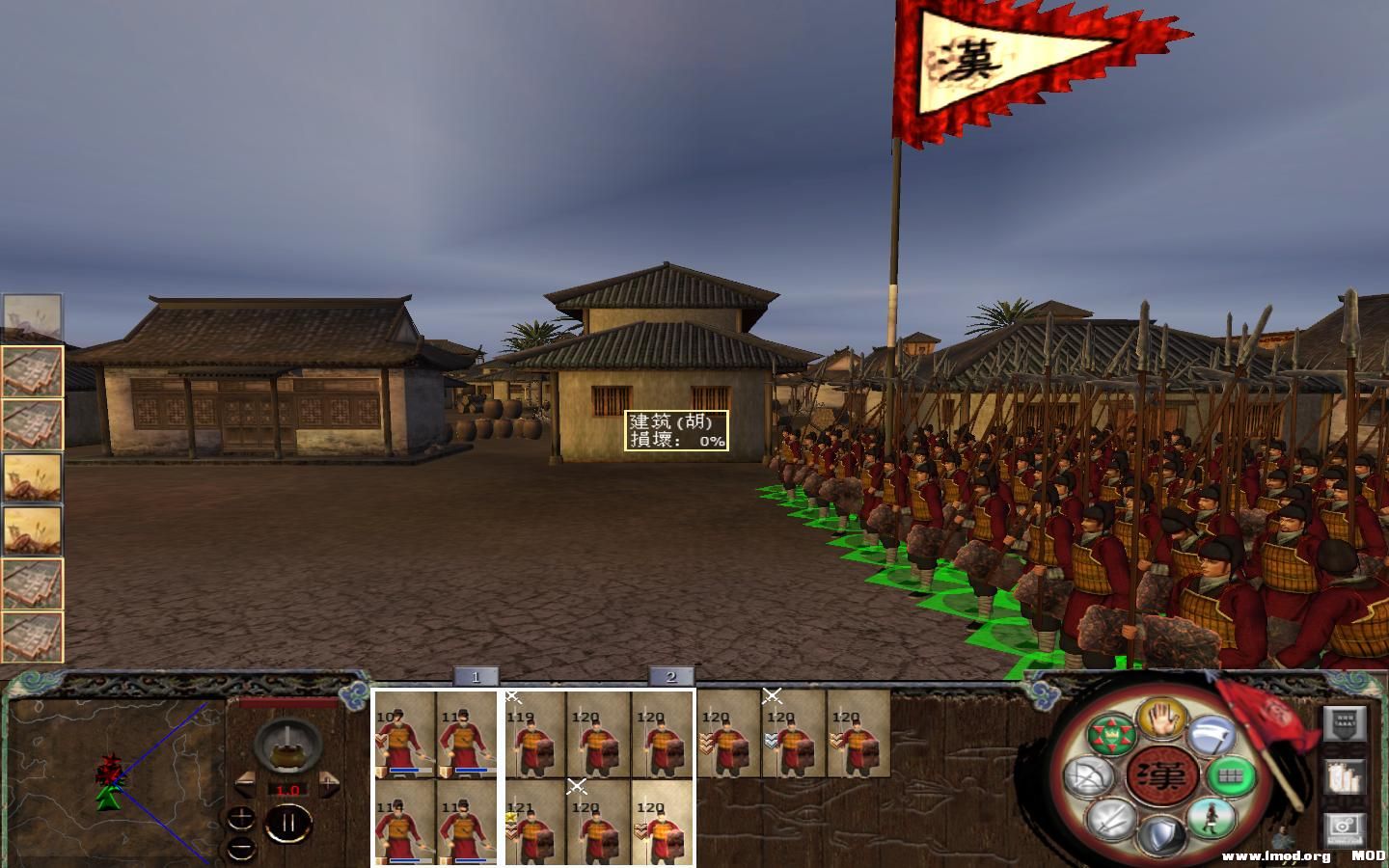Viewport: 1389px width, 868px height.
Task: Expand unit group tab labeled 2
Action: click(x=669, y=677)
